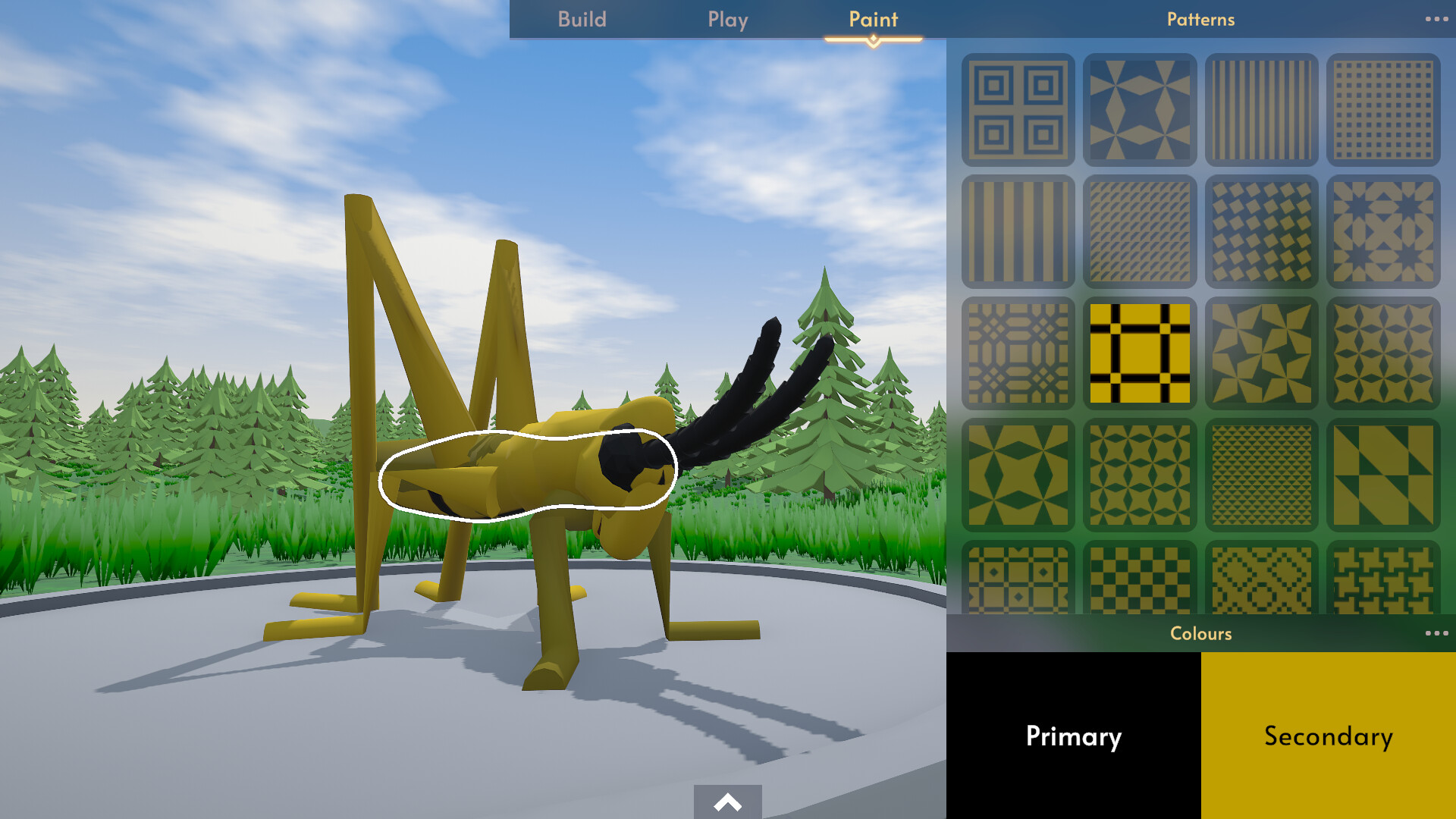Pick the yellow Secondary colour swatch
Screen dimensions: 1456x819
click(x=1329, y=736)
